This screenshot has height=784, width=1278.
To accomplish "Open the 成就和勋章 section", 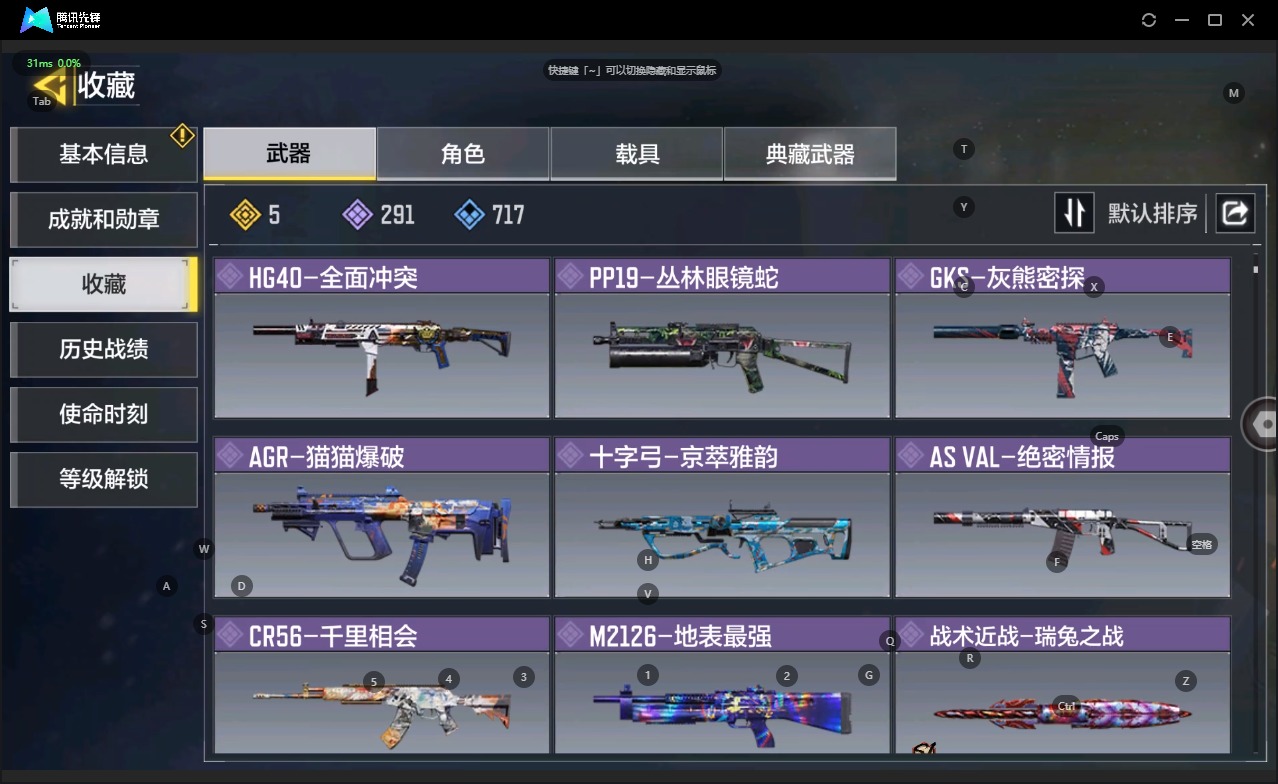I will pyautogui.click(x=104, y=219).
